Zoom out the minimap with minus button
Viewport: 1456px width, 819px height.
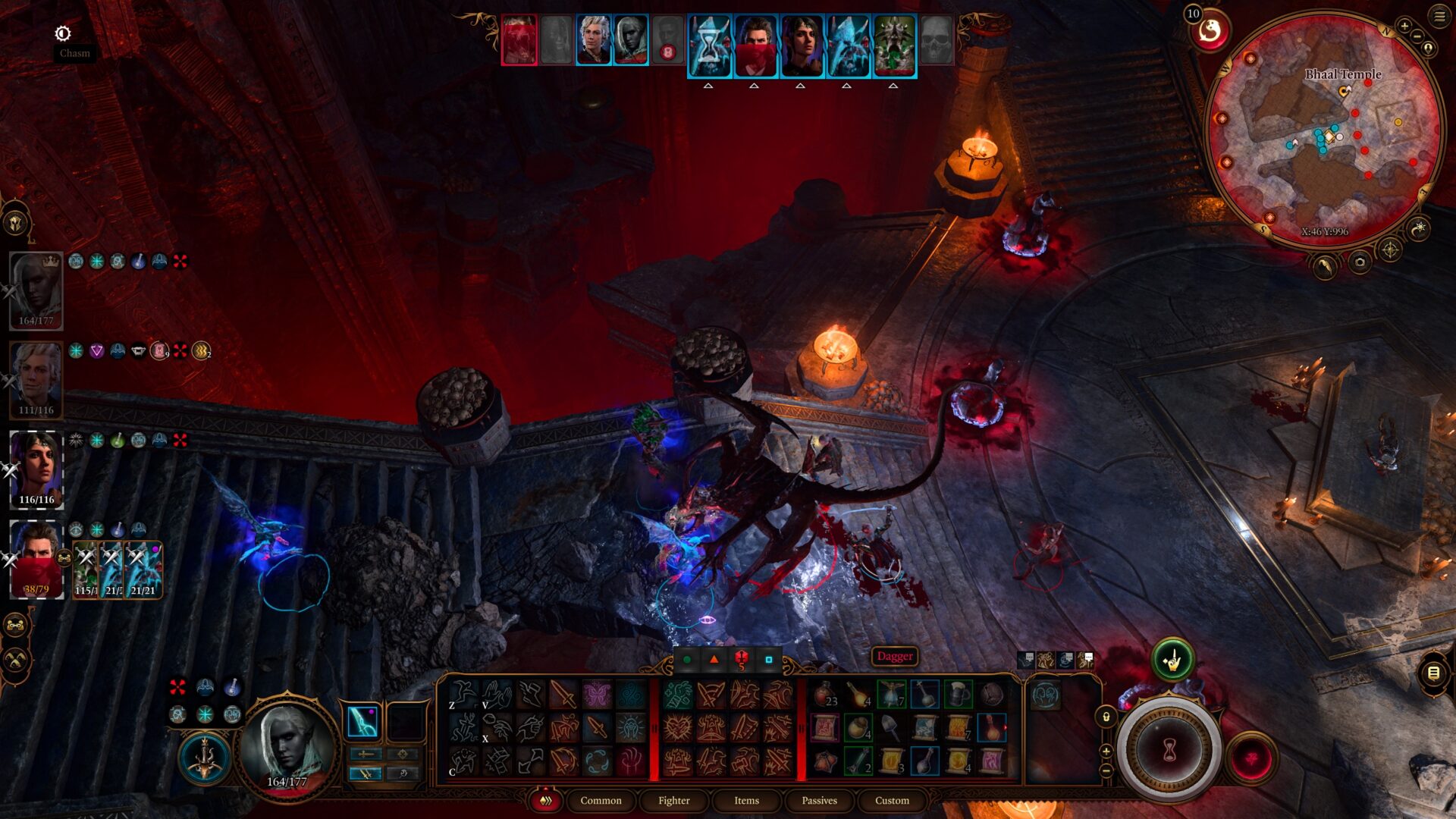(x=1417, y=36)
